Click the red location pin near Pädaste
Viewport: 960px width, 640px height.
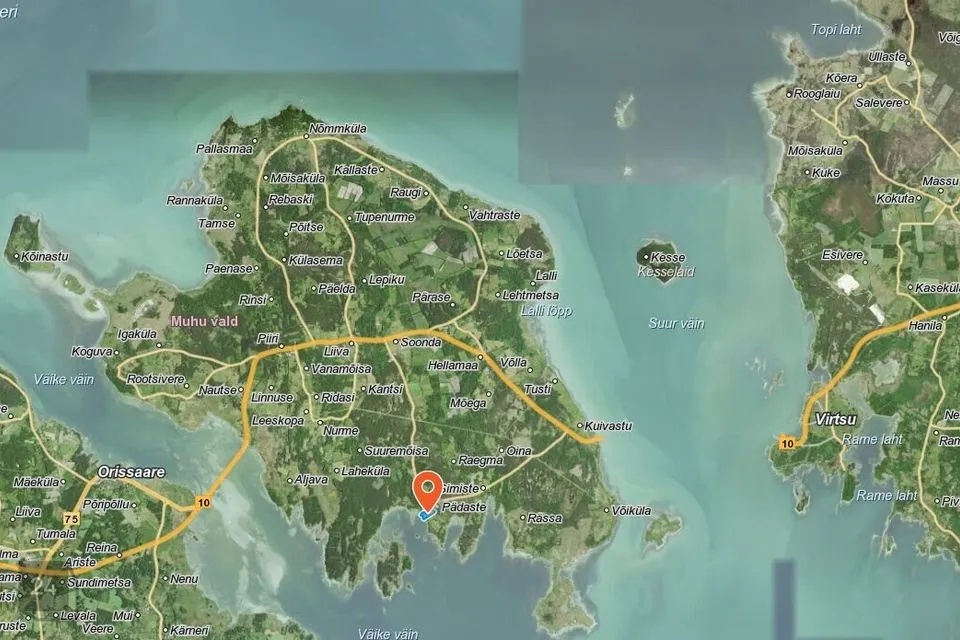429,489
